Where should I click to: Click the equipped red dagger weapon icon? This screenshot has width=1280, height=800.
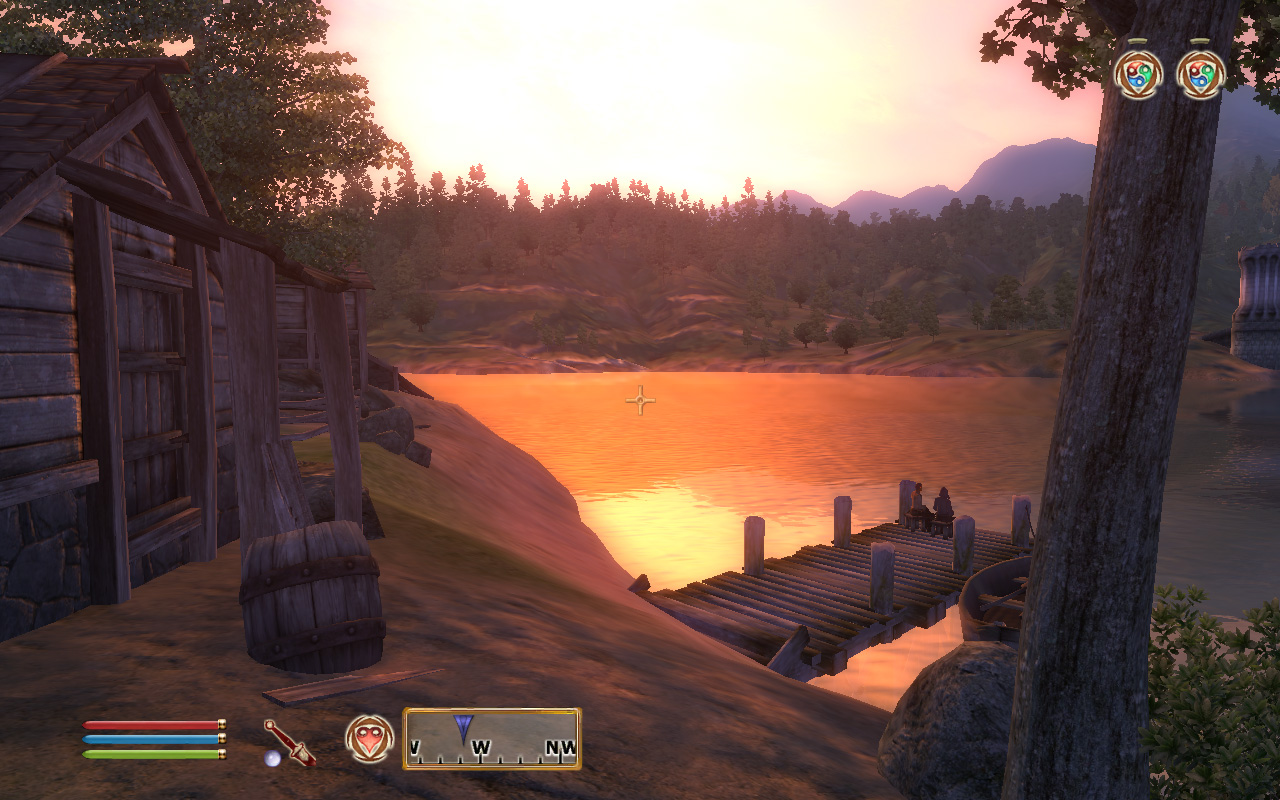289,742
